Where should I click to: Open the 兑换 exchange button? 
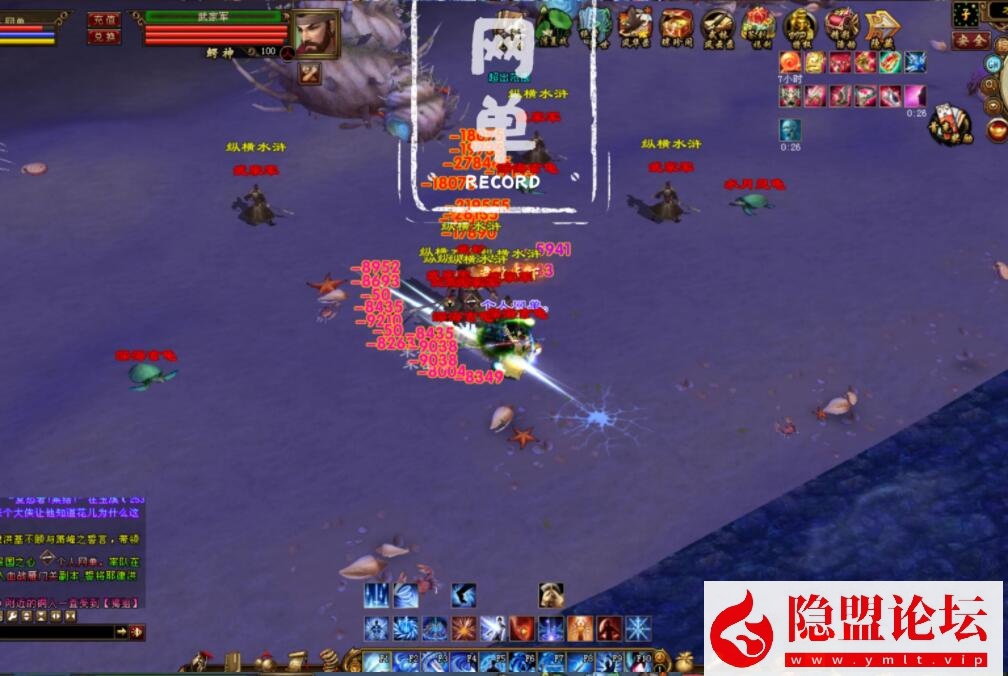(x=103, y=37)
